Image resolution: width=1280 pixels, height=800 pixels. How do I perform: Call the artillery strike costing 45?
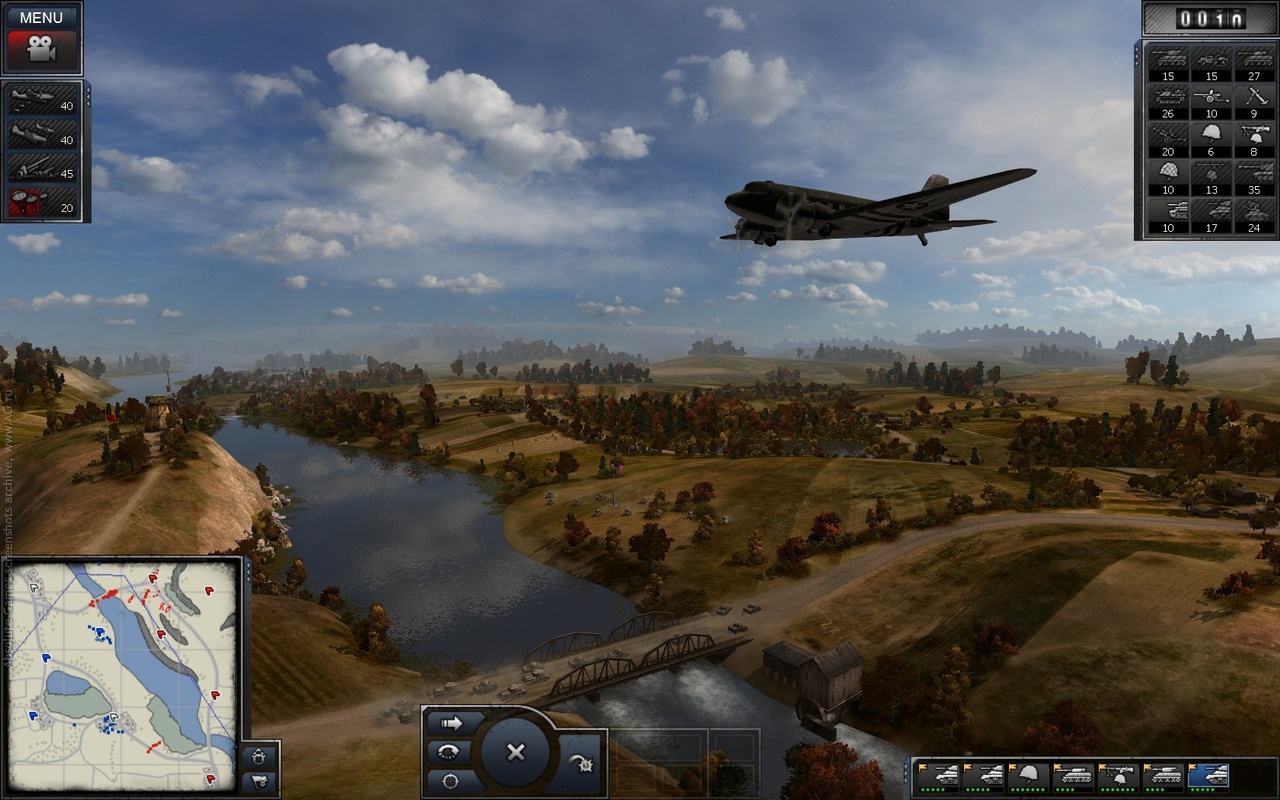45,167
